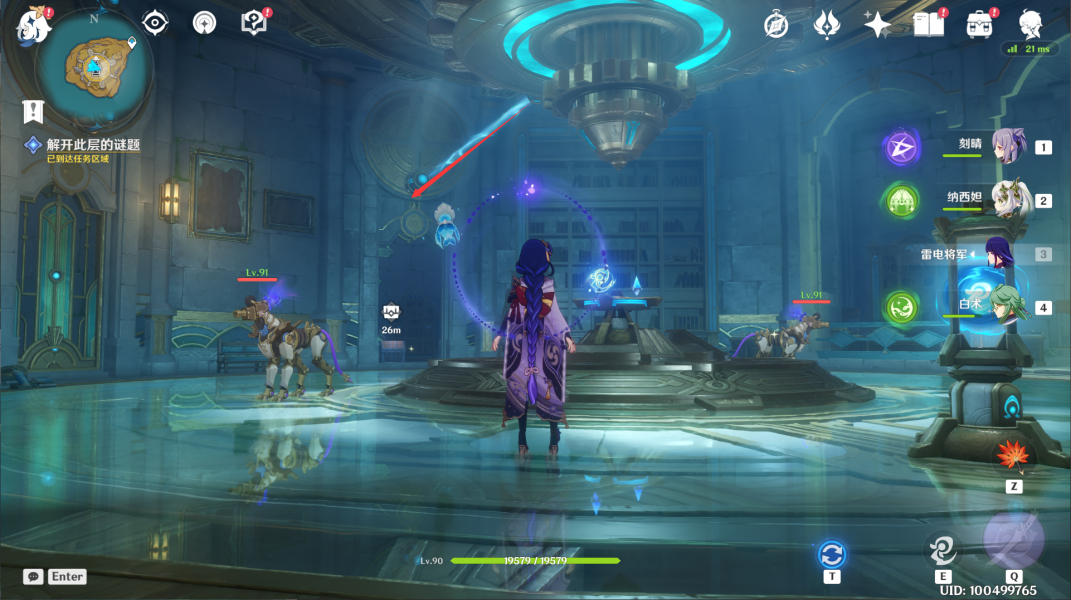Open the tutorial book with question mark
This screenshot has height=600, width=1071.
click(254, 23)
